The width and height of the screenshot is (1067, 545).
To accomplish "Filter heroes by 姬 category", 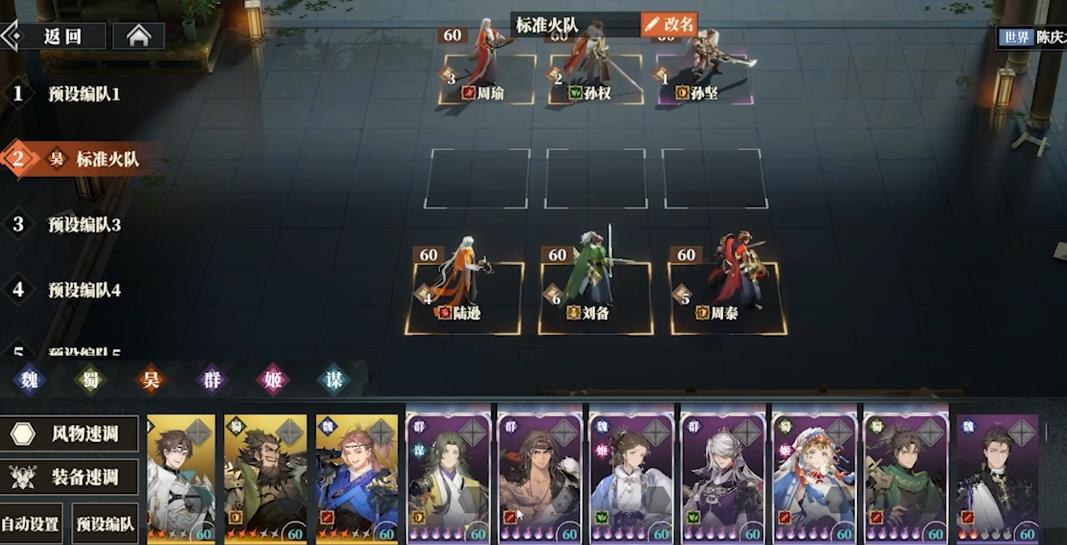I will 272,380.
